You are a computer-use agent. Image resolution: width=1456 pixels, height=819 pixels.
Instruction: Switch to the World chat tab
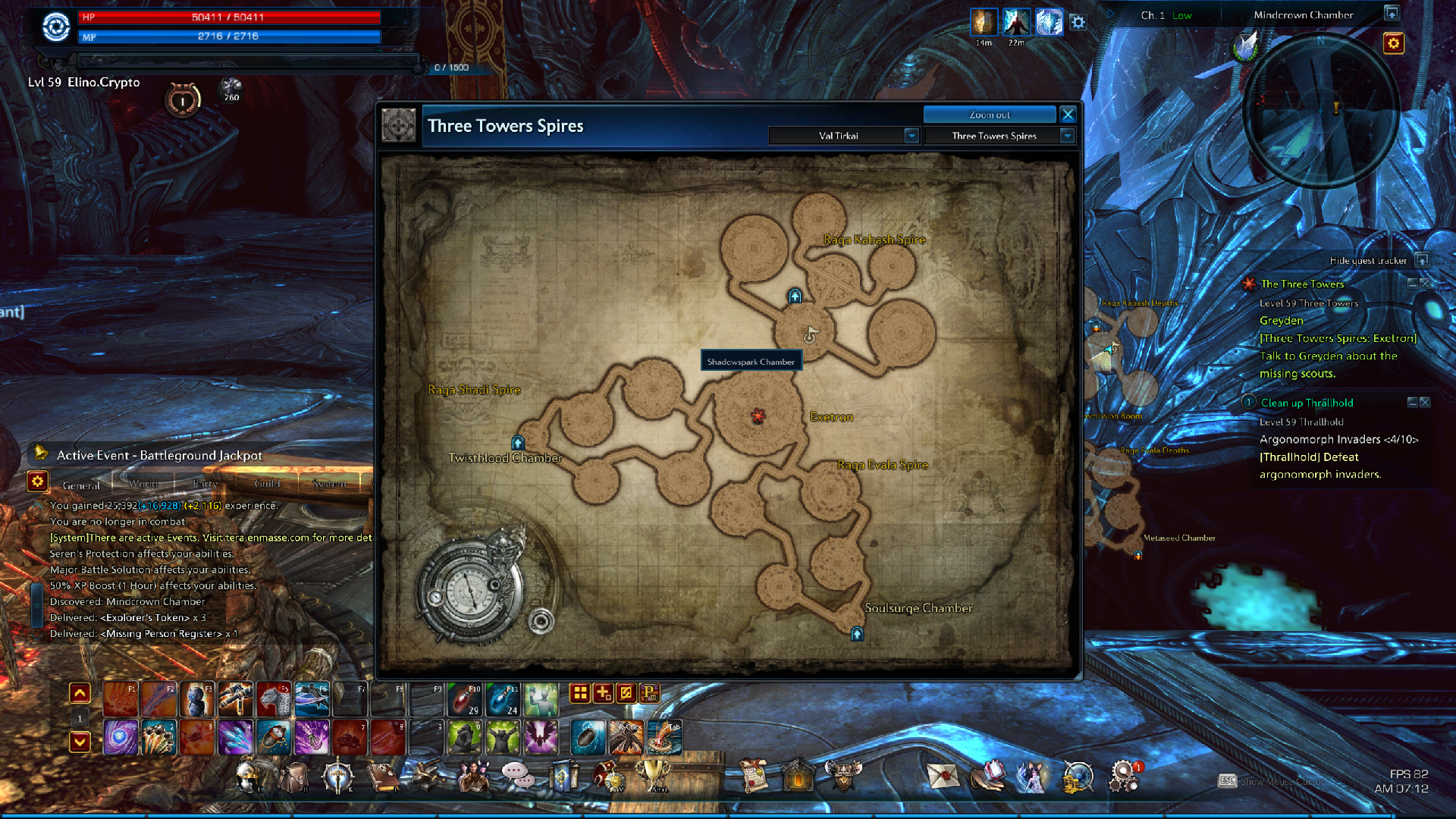pyautogui.click(x=143, y=484)
